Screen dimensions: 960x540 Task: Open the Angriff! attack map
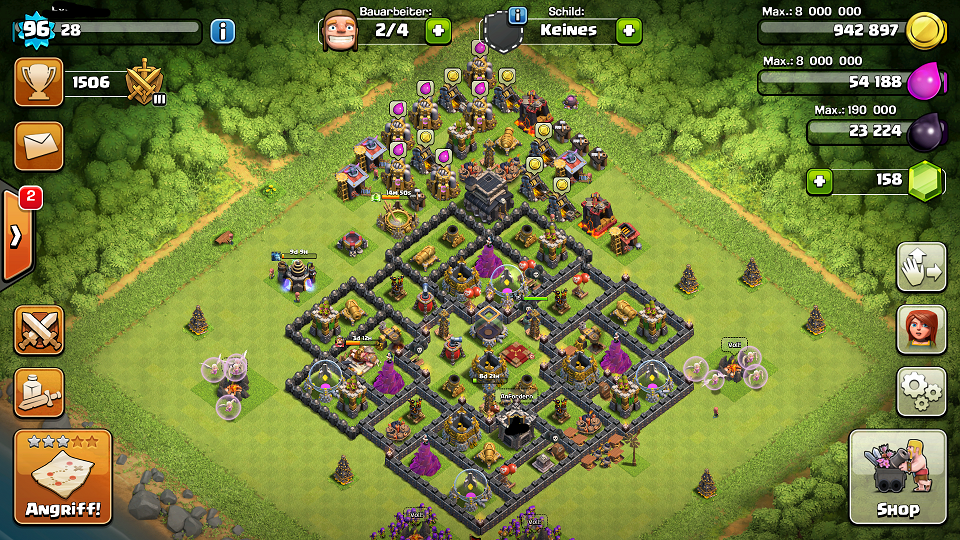coord(63,477)
